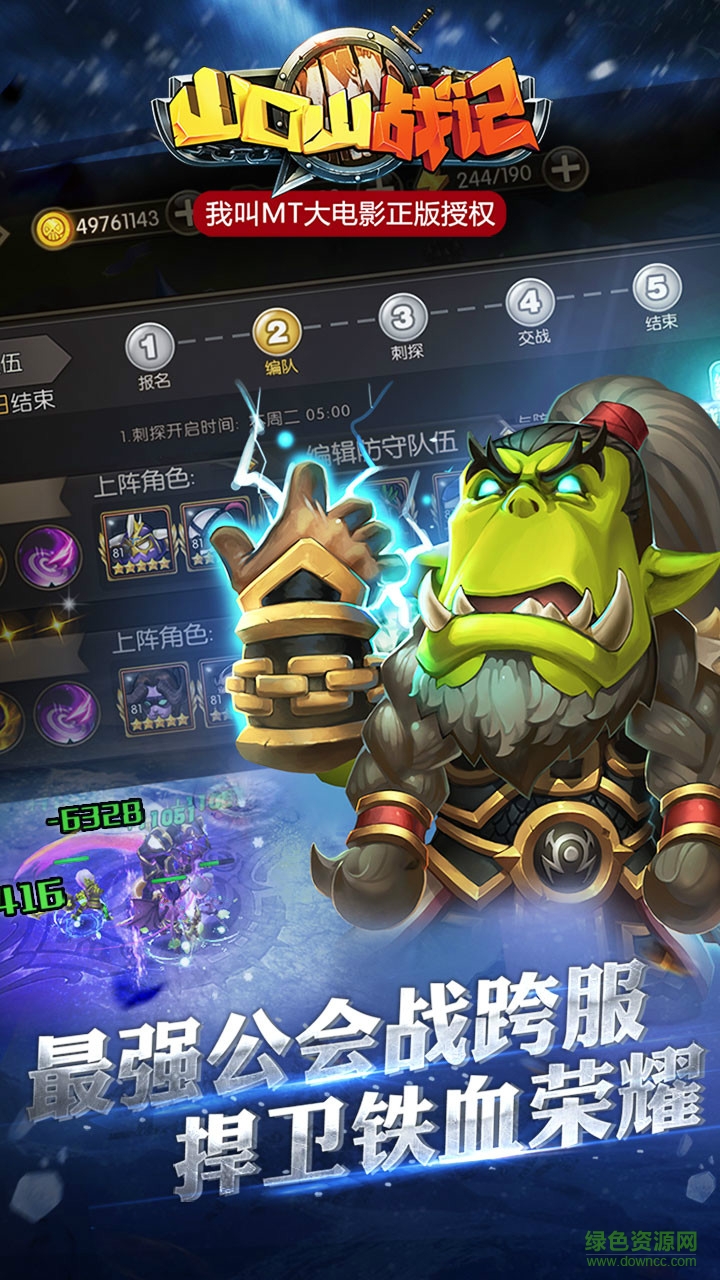
Task: Go to step 5 结束
Action: click(x=656, y=289)
